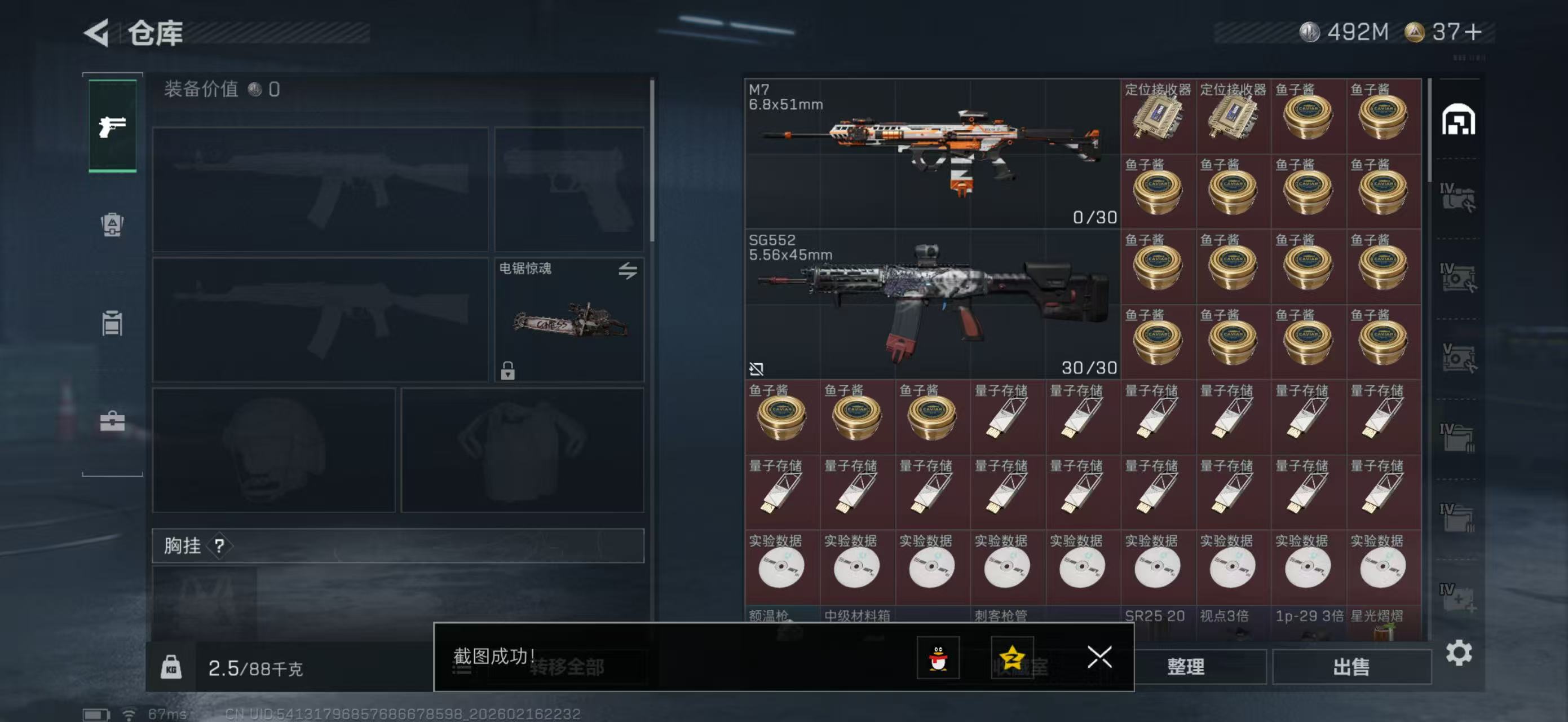Open the briefcase category tab
The image size is (1568, 722).
pos(113,421)
